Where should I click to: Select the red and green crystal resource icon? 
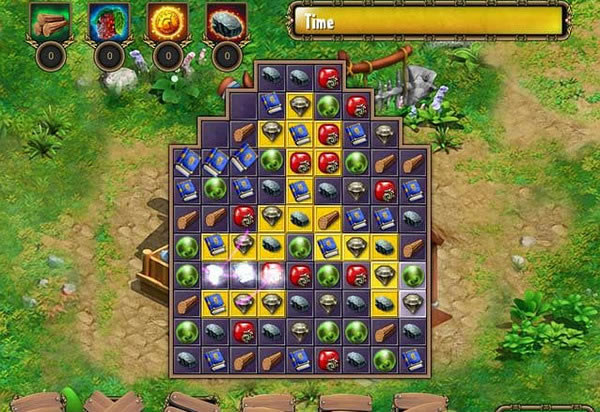(x=107, y=22)
